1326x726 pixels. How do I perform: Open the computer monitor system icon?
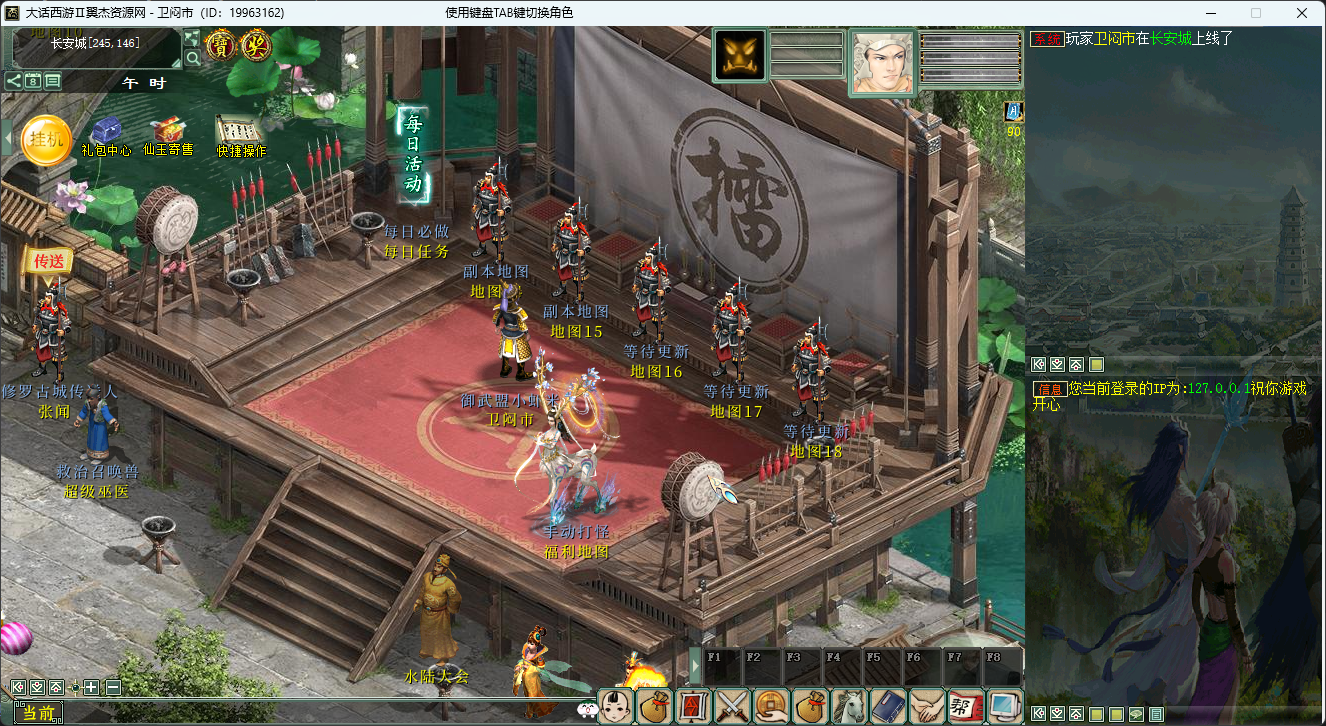click(x=1003, y=706)
